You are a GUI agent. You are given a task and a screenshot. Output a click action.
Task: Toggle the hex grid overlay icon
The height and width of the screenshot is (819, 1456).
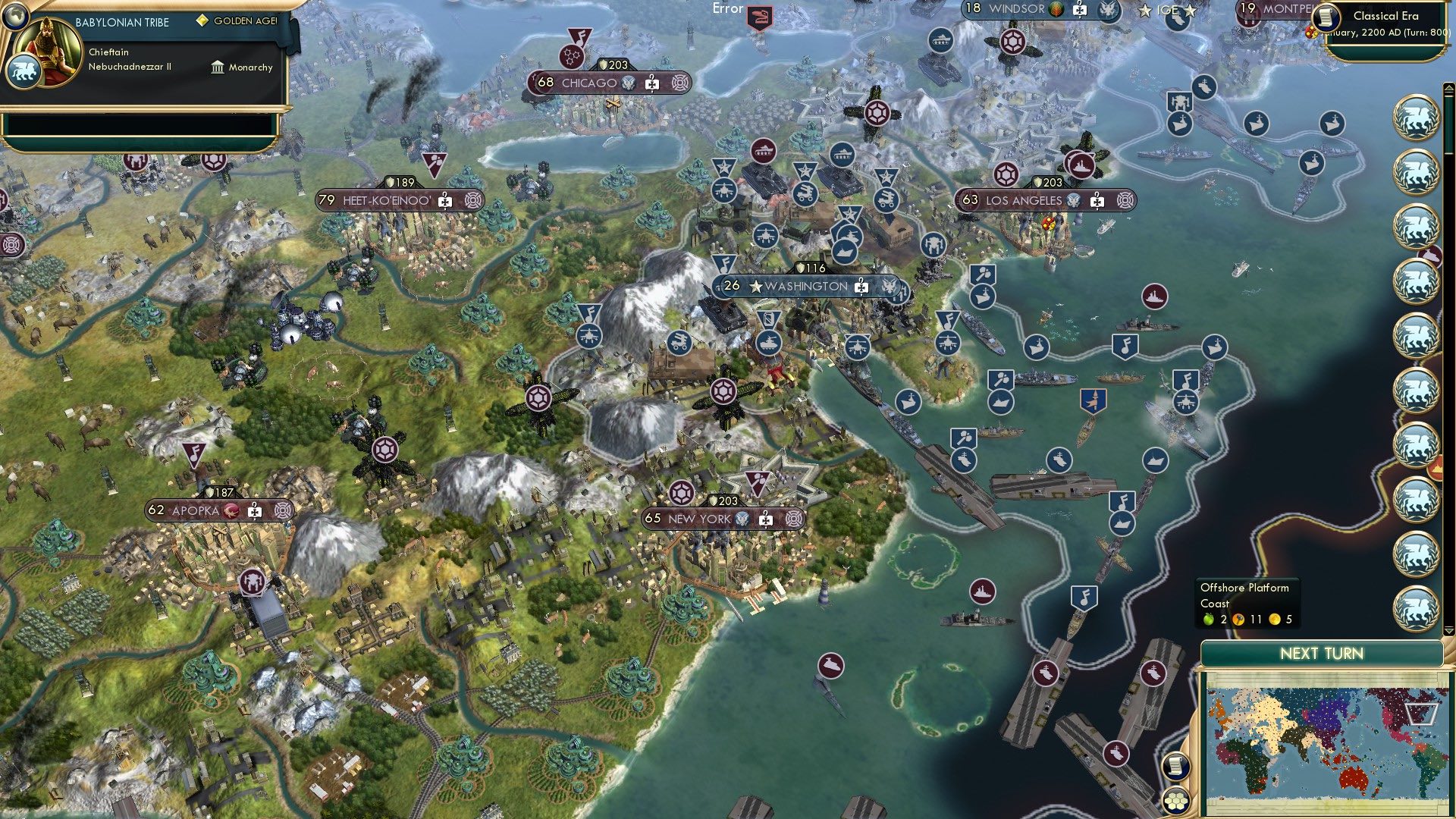[x=1176, y=802]
